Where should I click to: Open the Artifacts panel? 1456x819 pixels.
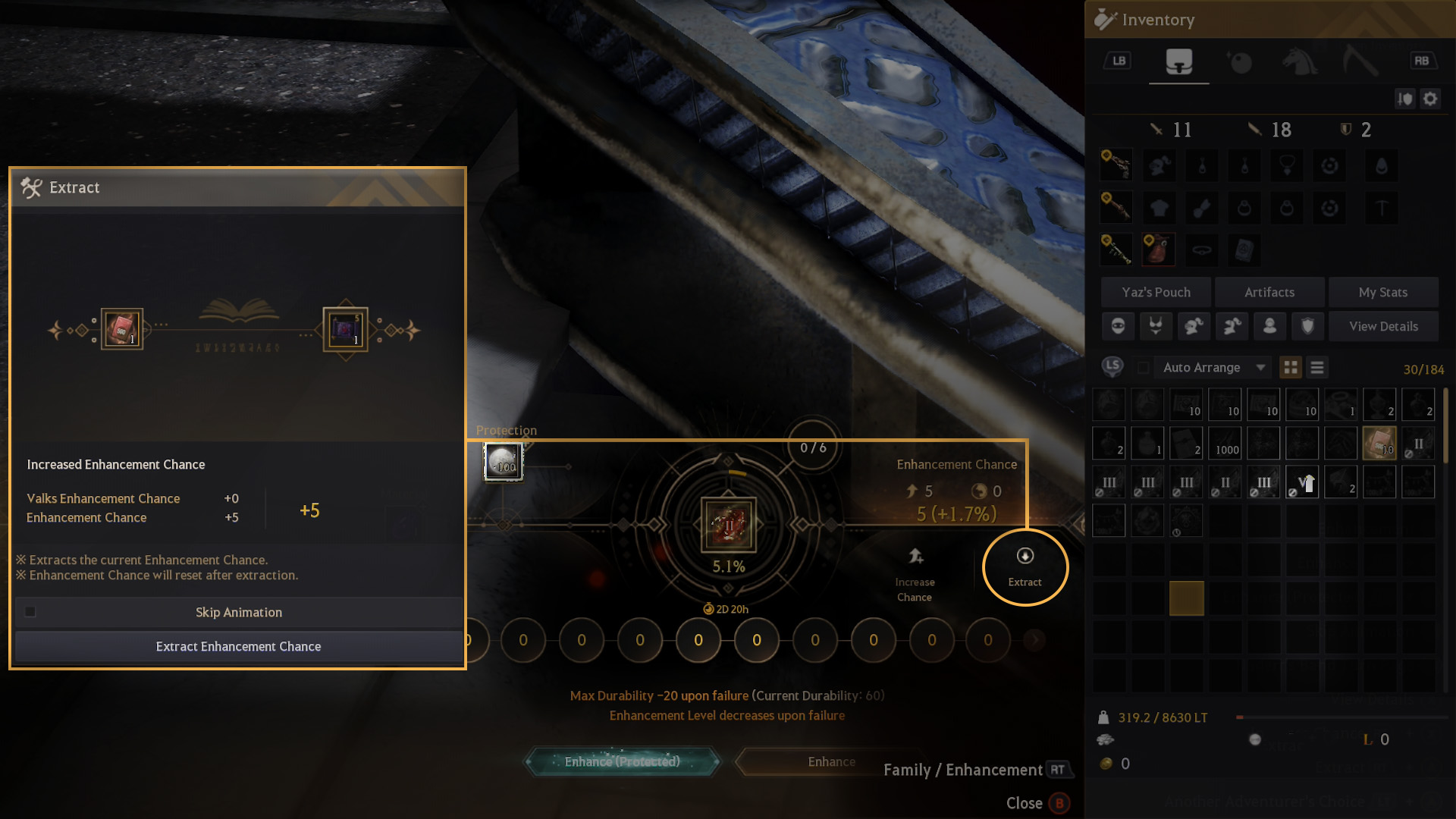(x=1269, y=292)
